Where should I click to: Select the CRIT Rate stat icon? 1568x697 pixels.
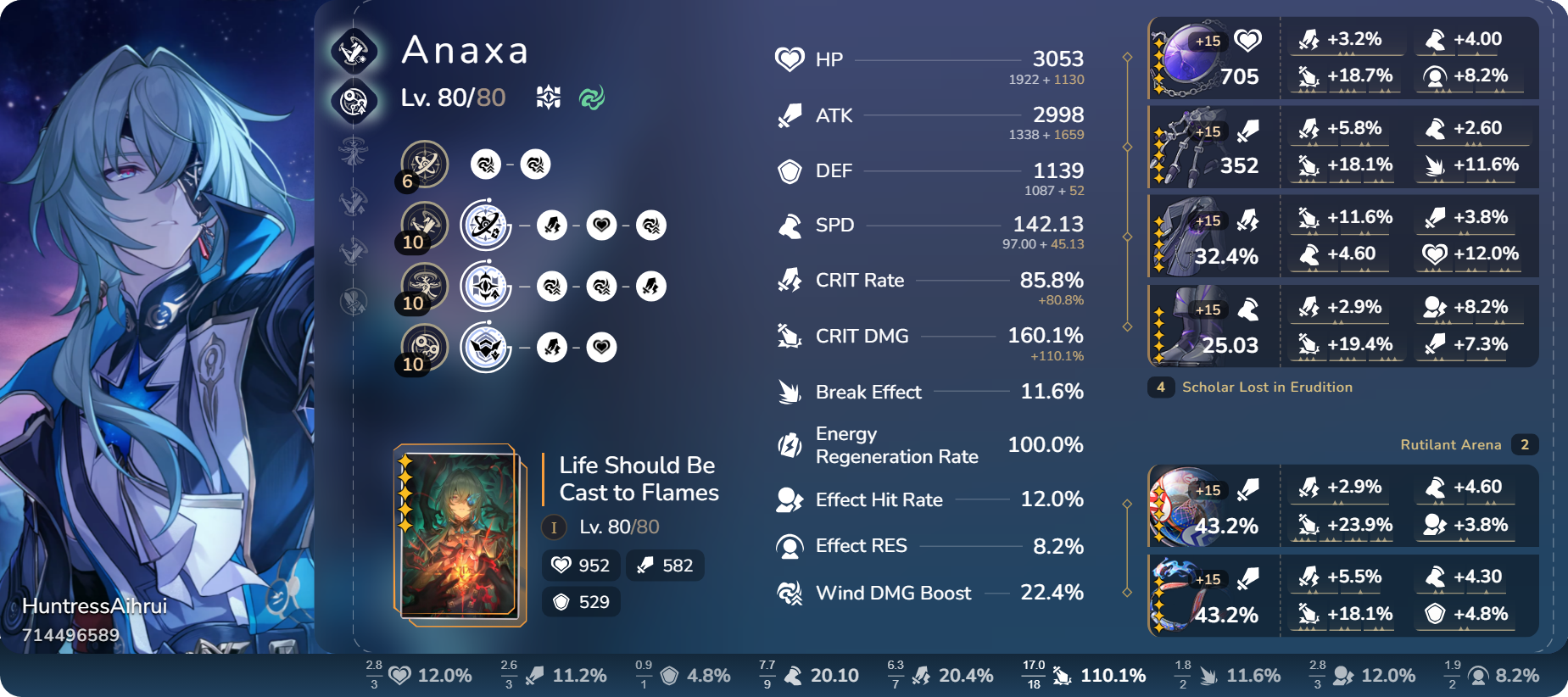[x=789, y=279]
